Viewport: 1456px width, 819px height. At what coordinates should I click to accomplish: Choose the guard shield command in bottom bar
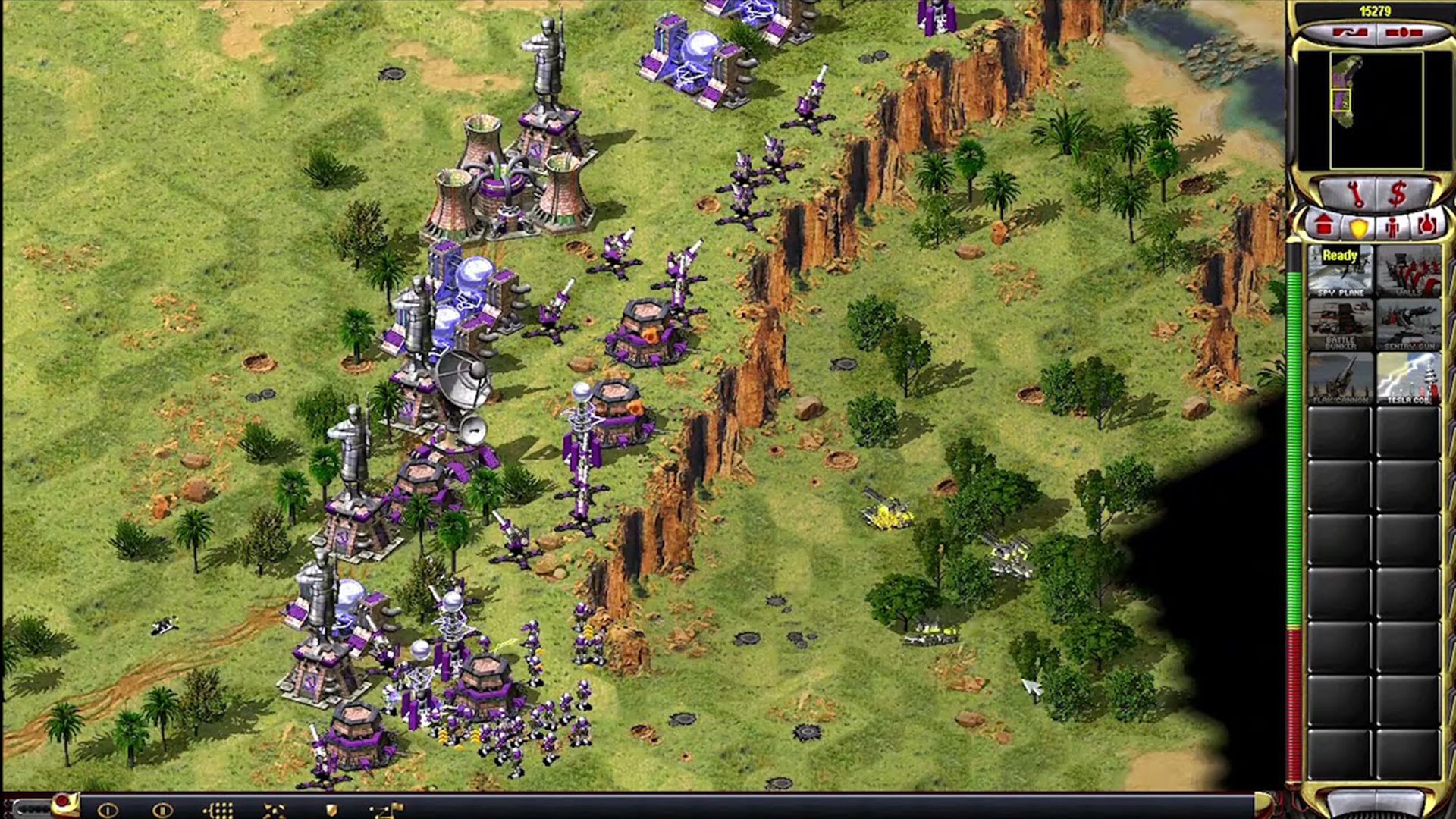click(x=331, y=810)
